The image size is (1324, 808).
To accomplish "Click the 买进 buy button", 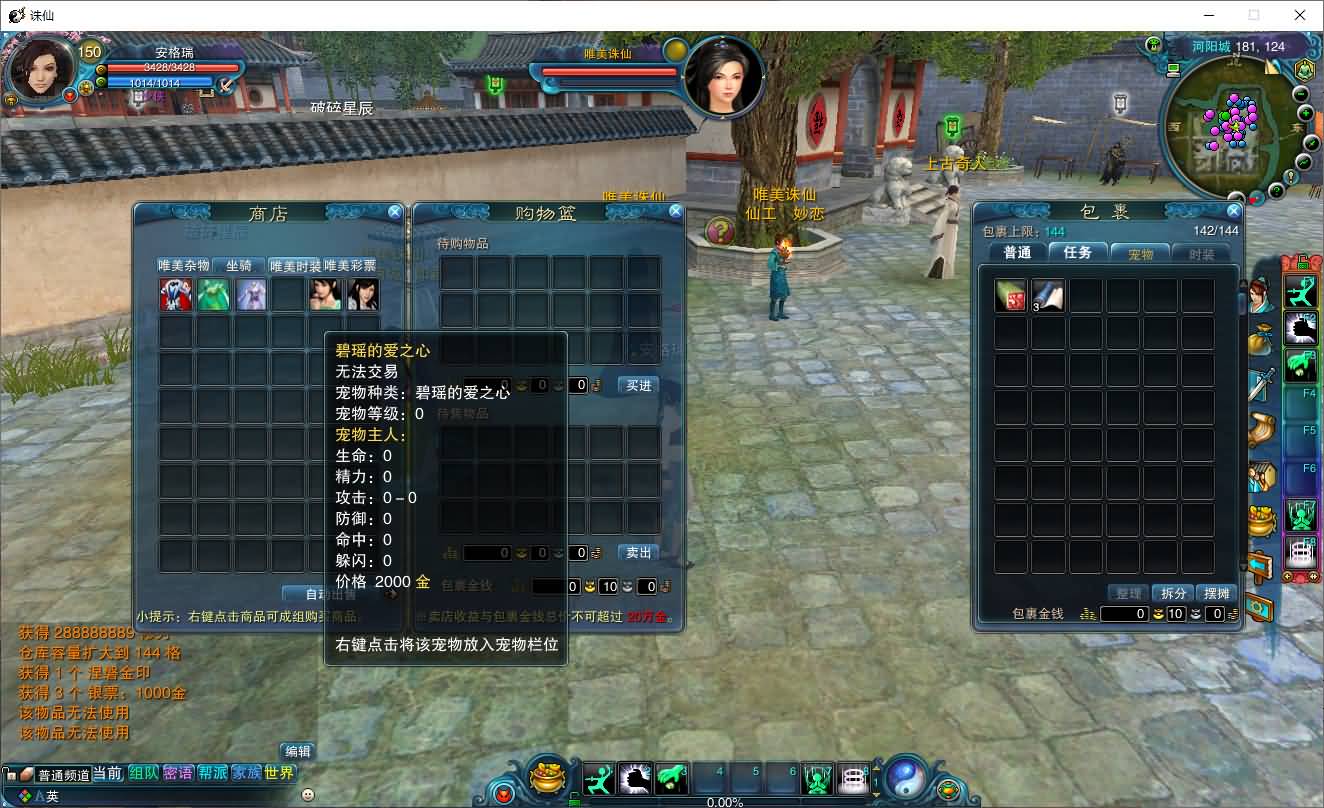I will tap(638, 385).
